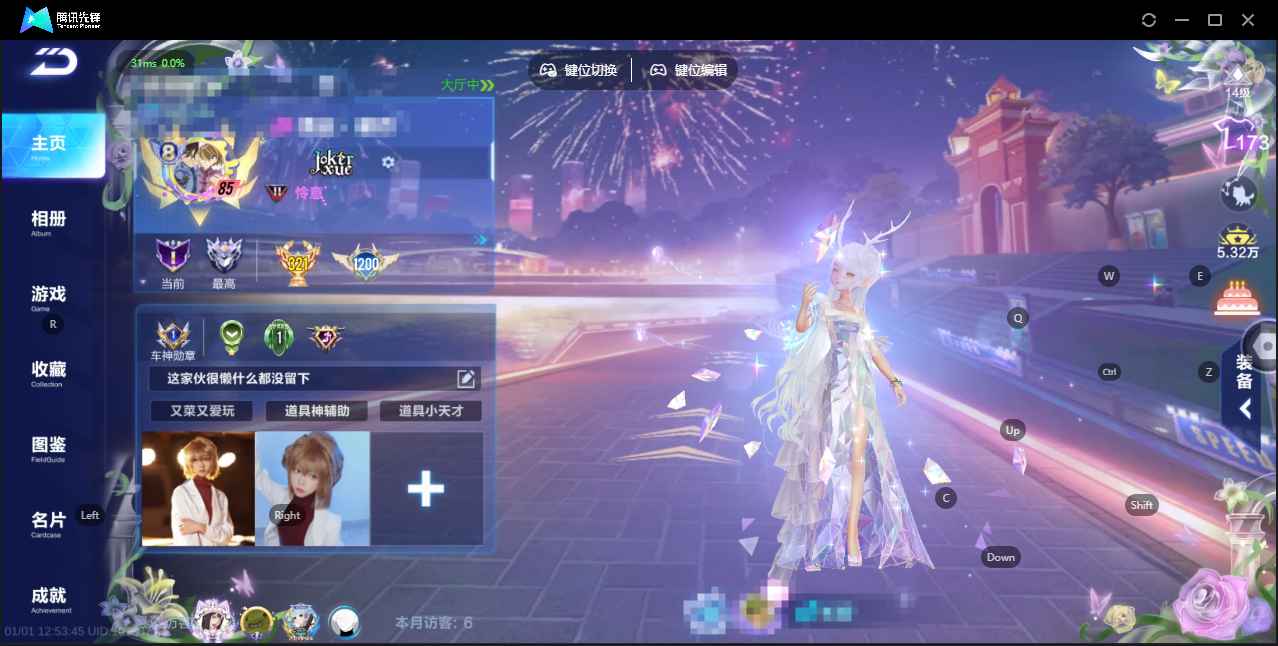Switch to the 游戏 game tab

pyautogui.click(x=49, y=296)
